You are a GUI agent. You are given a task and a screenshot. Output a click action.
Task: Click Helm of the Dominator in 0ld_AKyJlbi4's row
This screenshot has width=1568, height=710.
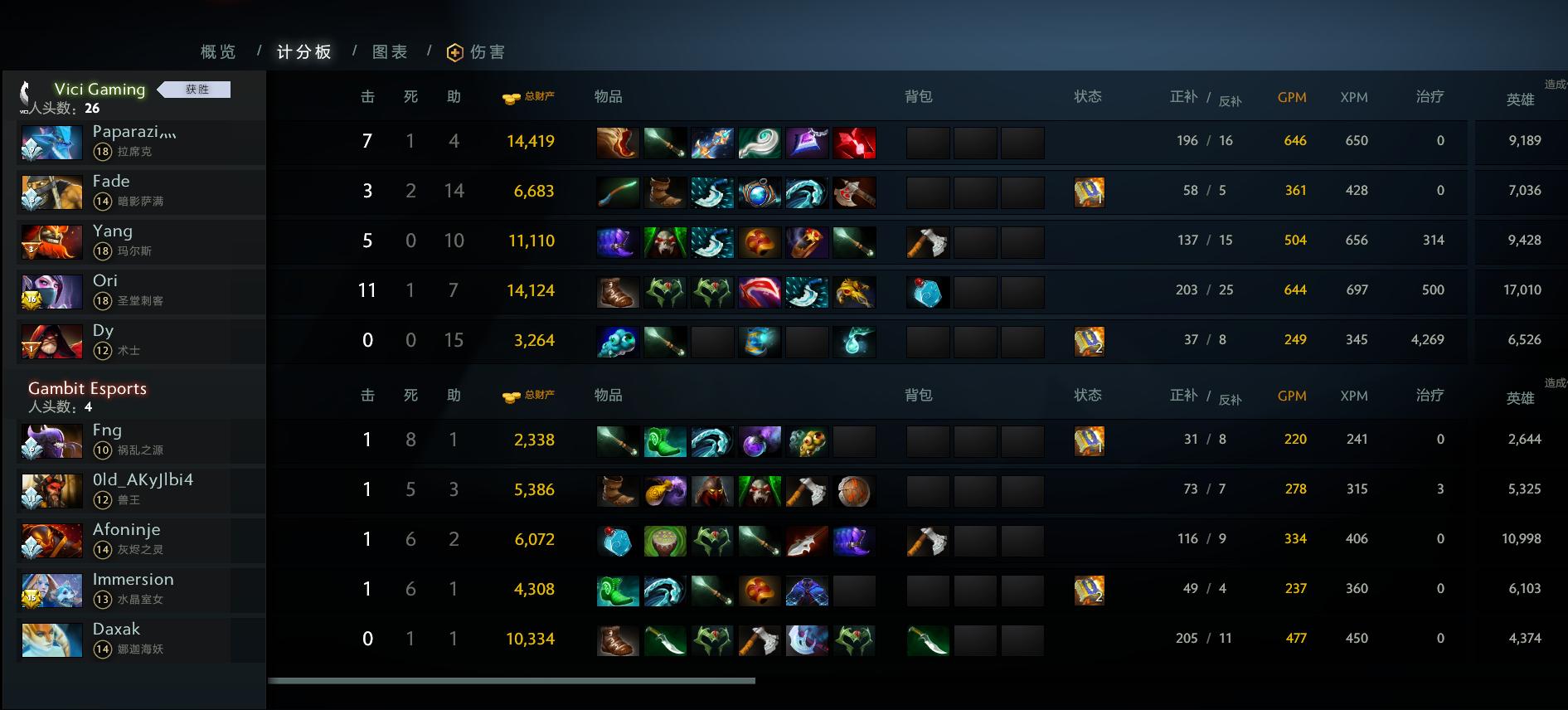tap(712, 490)
